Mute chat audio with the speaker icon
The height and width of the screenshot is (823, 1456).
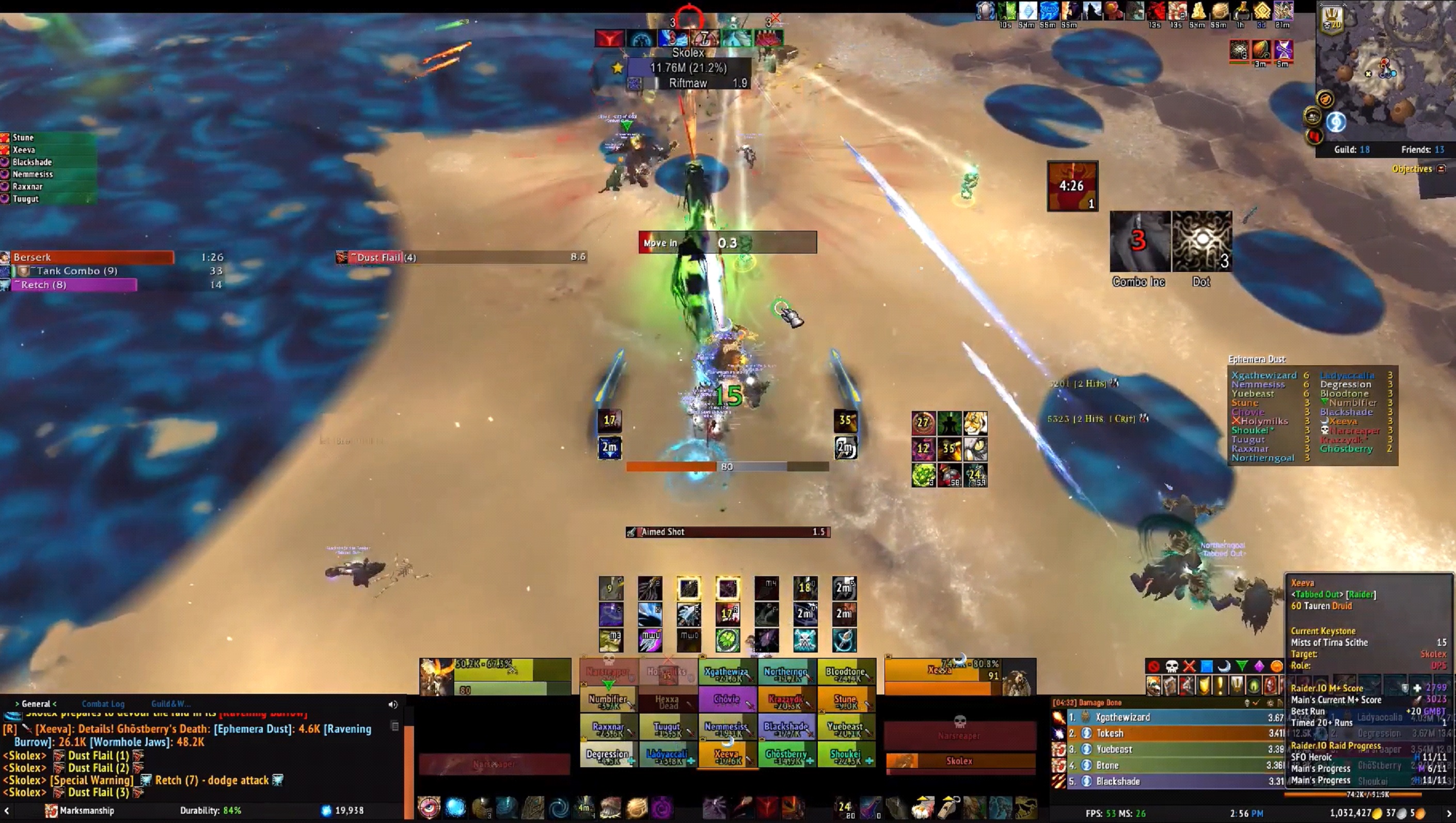pos(393,704)
